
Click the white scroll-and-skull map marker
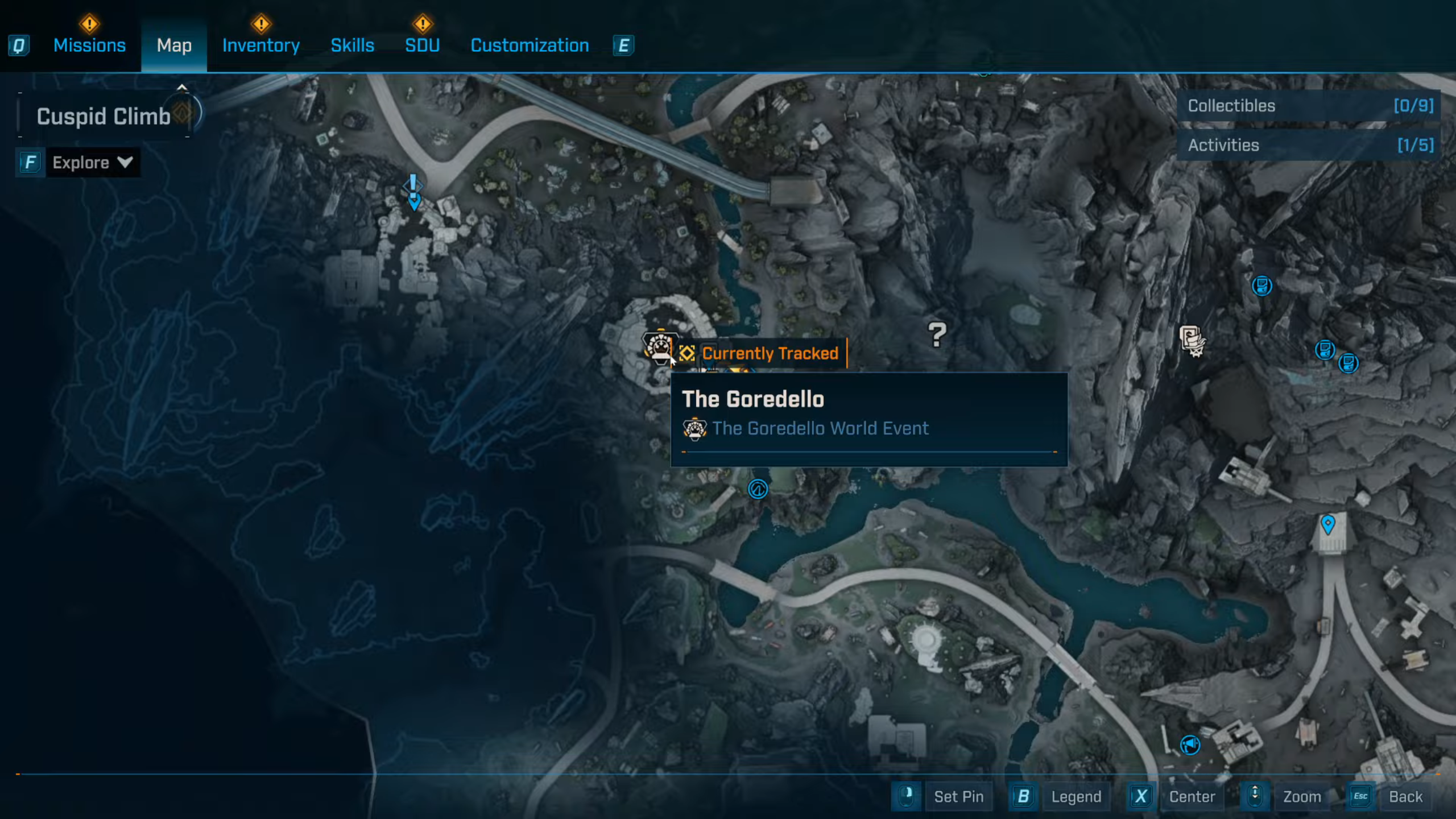tap(1192, 341)
